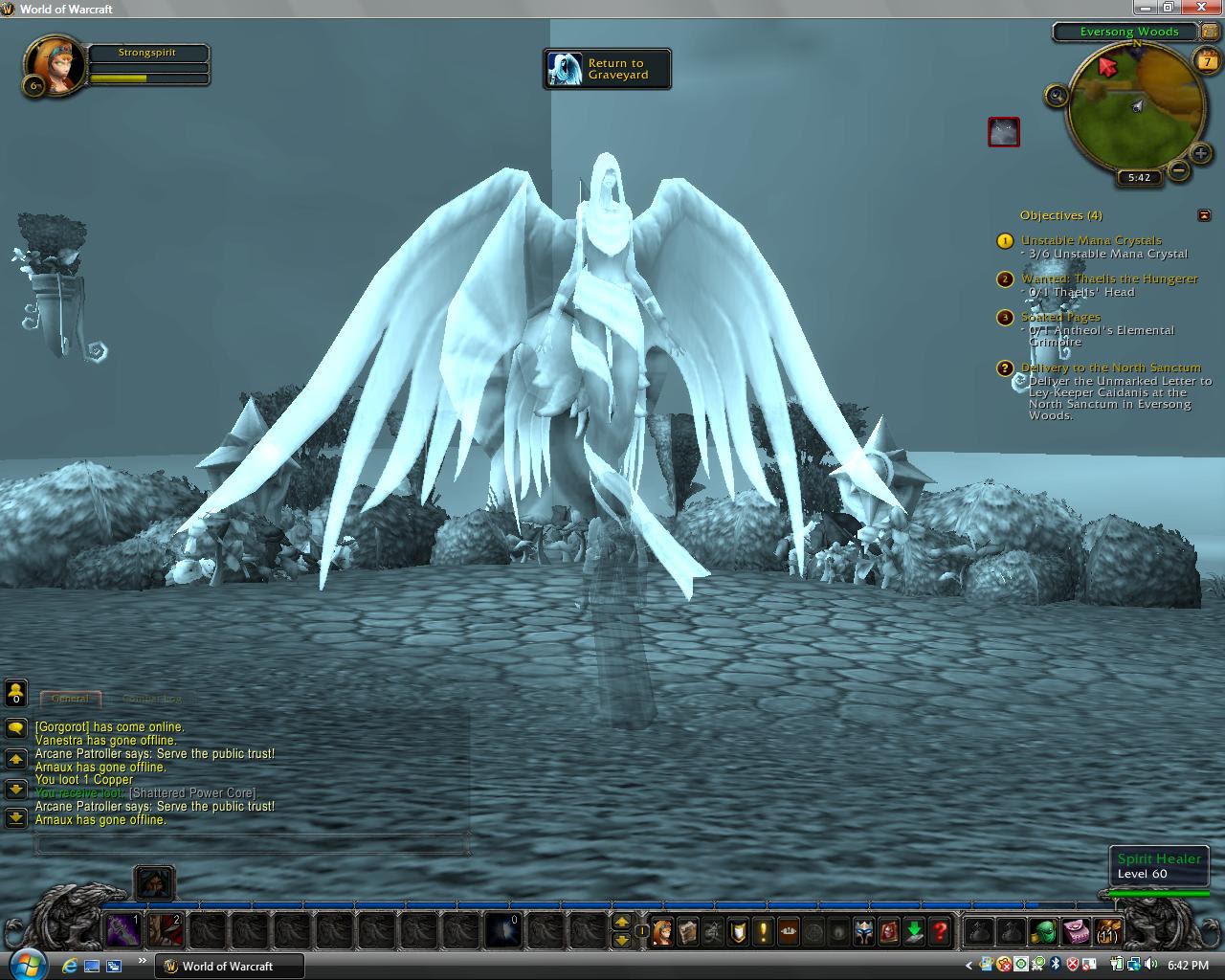
Task: Click the World of Warcraft taskbar button
Action: tap(228, 966)
